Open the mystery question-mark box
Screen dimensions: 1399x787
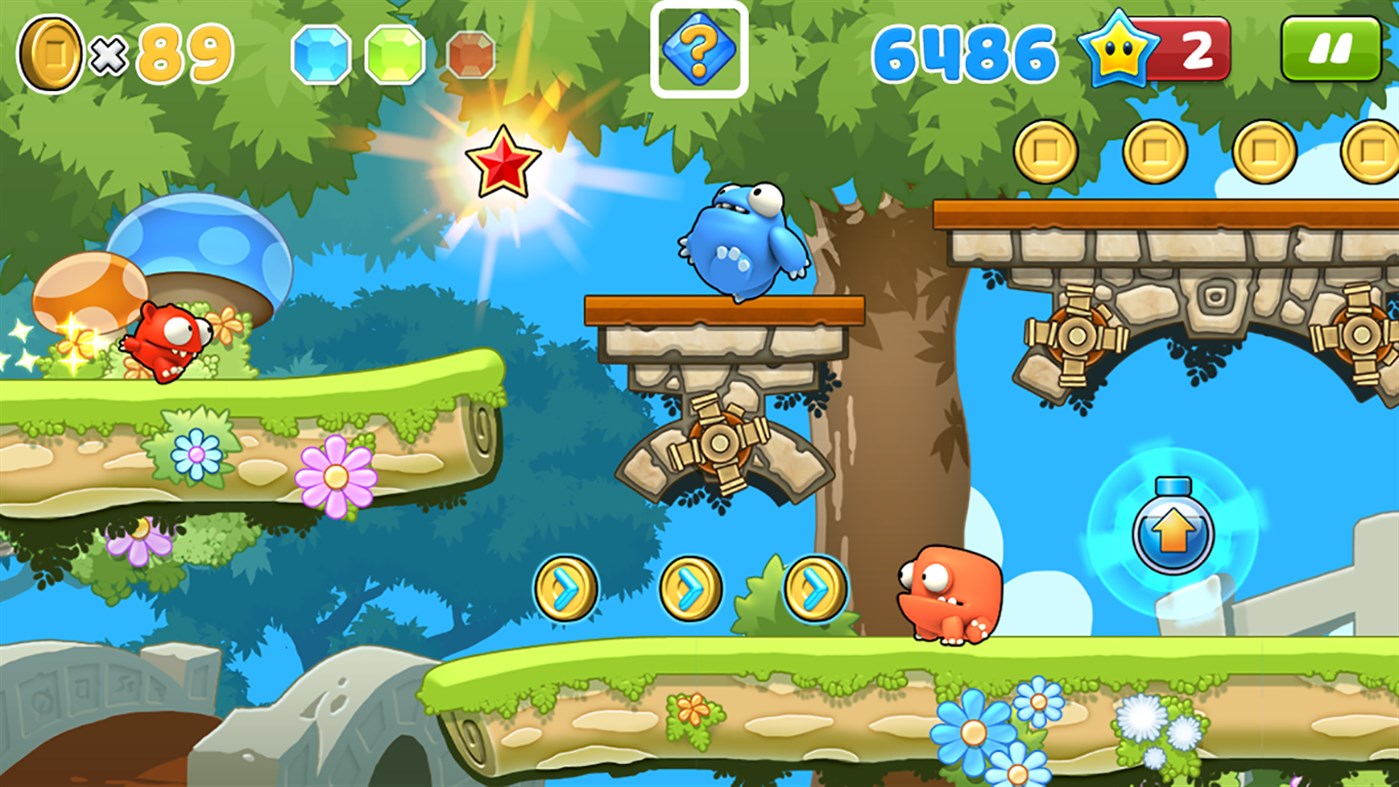699,48
